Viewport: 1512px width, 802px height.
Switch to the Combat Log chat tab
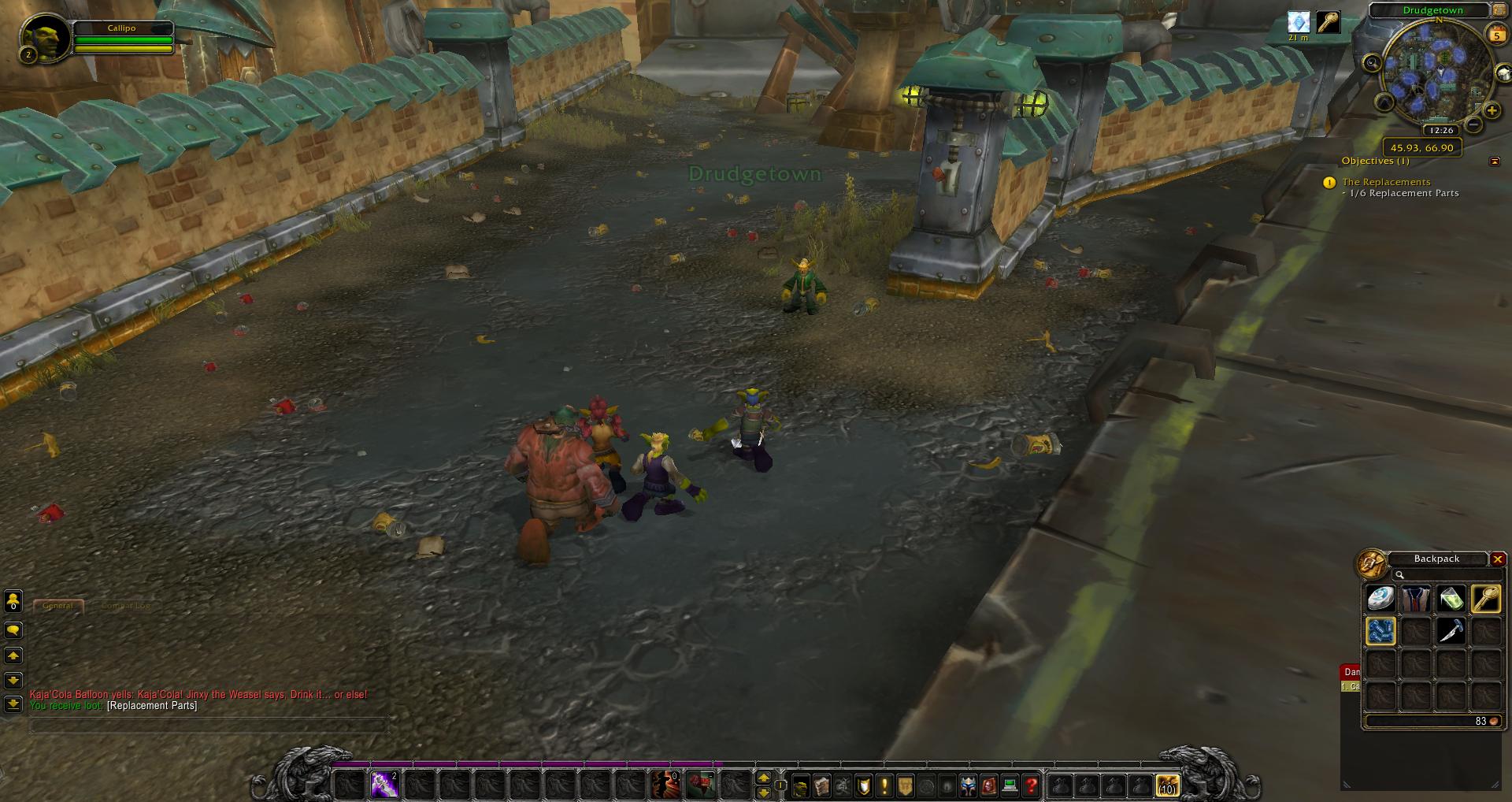pyautogui.click(x=125, y=606)
